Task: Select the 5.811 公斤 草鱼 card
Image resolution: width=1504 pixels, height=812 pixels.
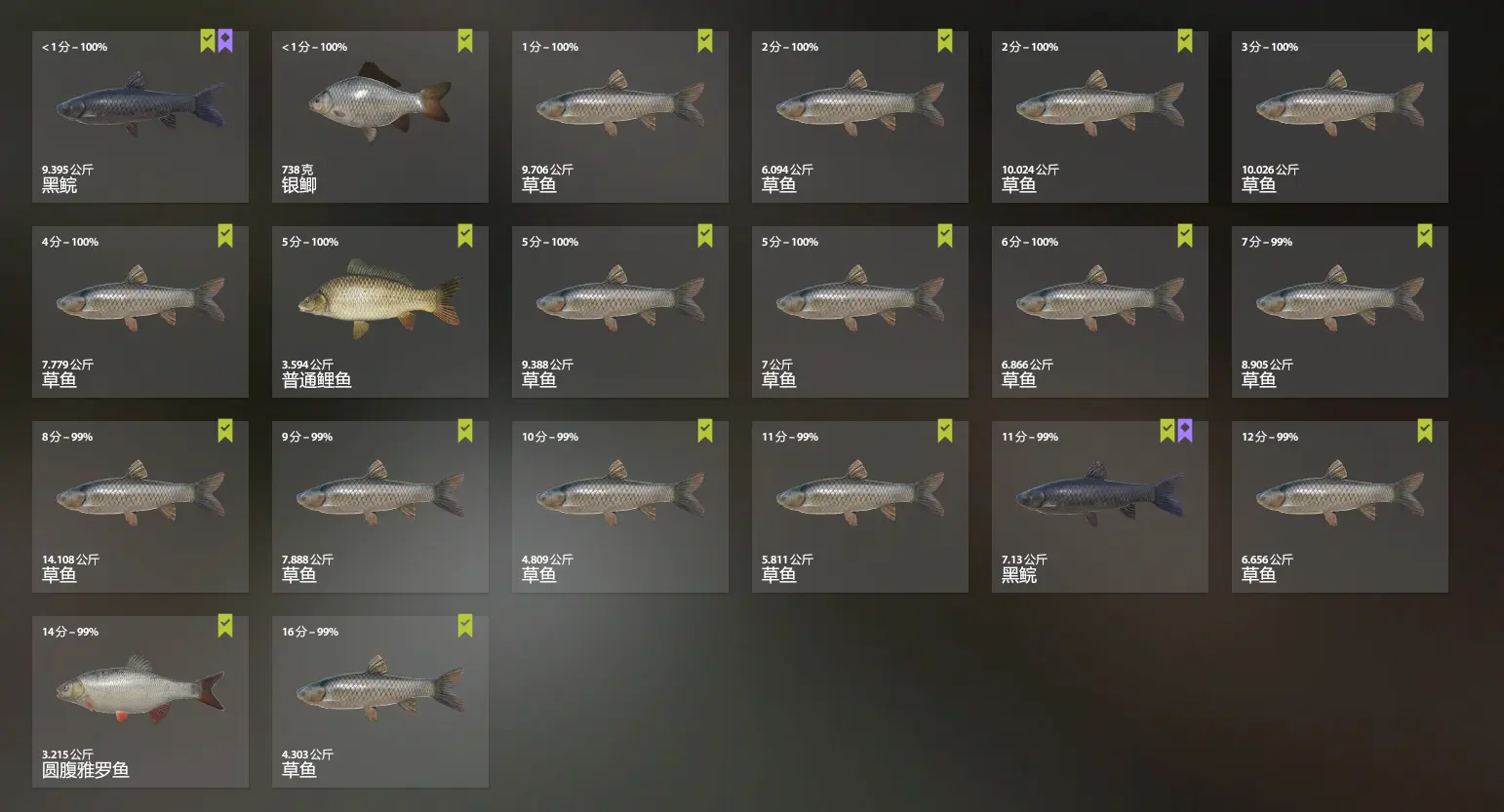Action: [x=859, y=507]
